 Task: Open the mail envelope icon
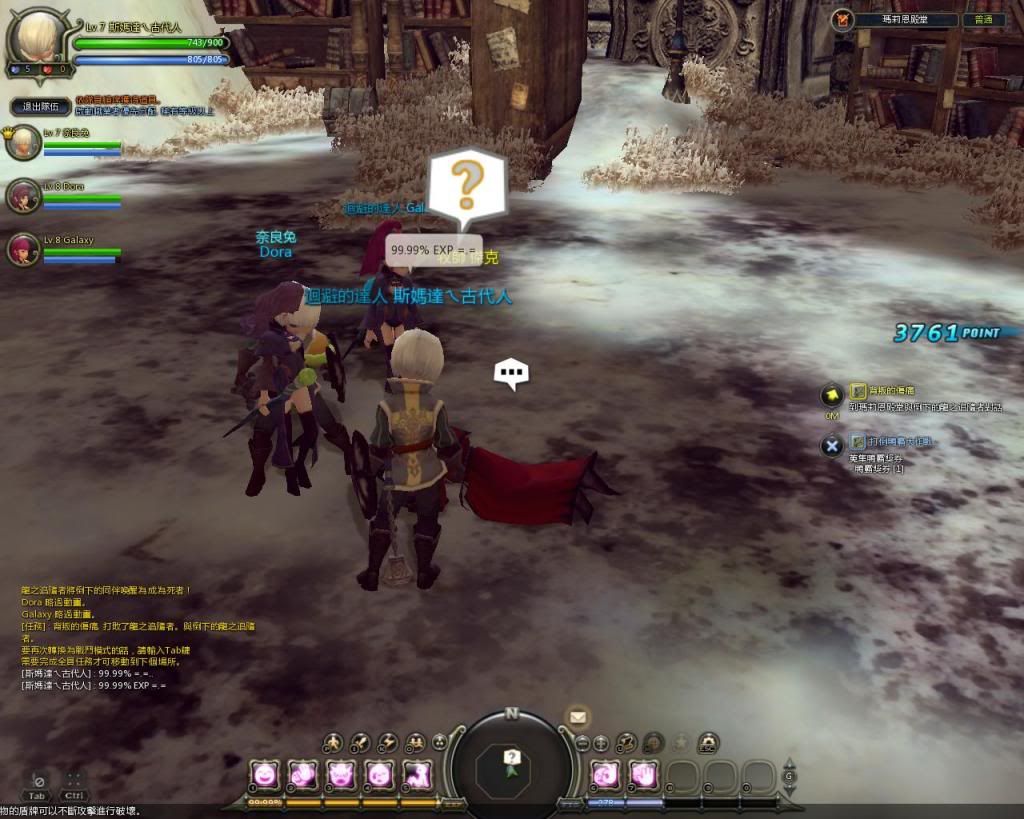tap(577, 716)
